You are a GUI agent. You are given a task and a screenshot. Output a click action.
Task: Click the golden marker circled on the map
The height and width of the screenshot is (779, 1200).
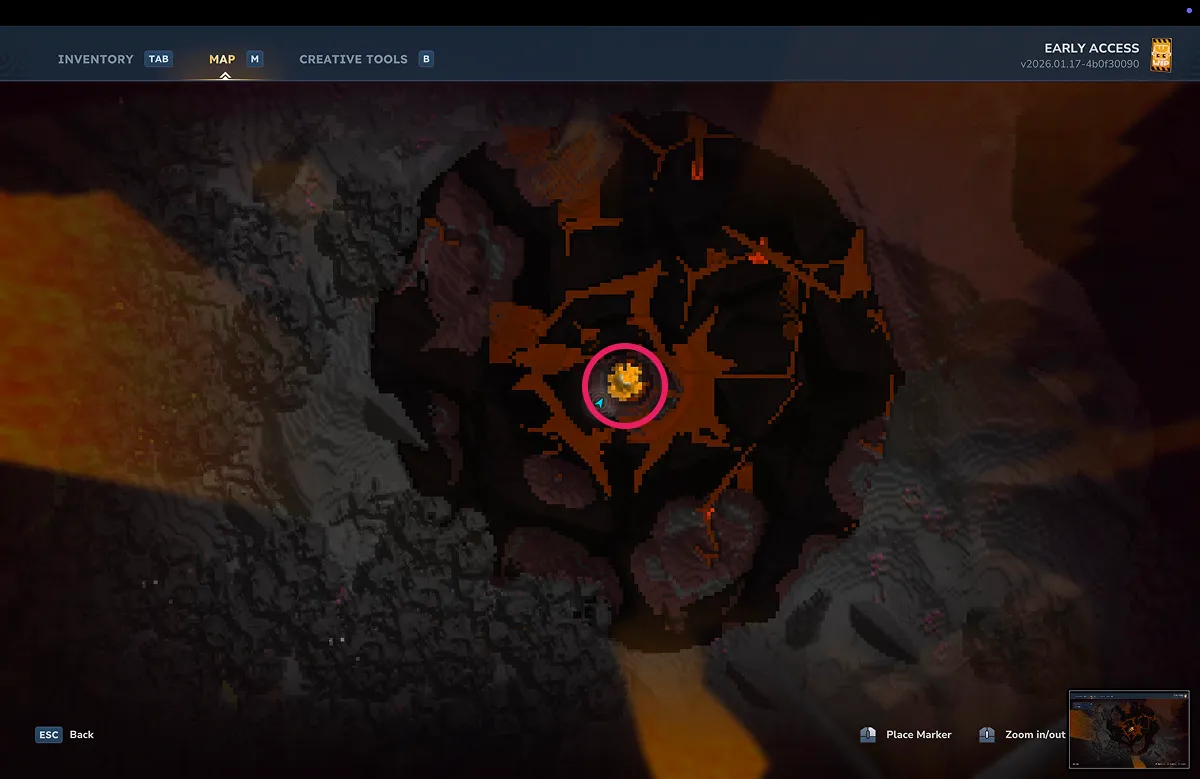[x=626, y=382]
